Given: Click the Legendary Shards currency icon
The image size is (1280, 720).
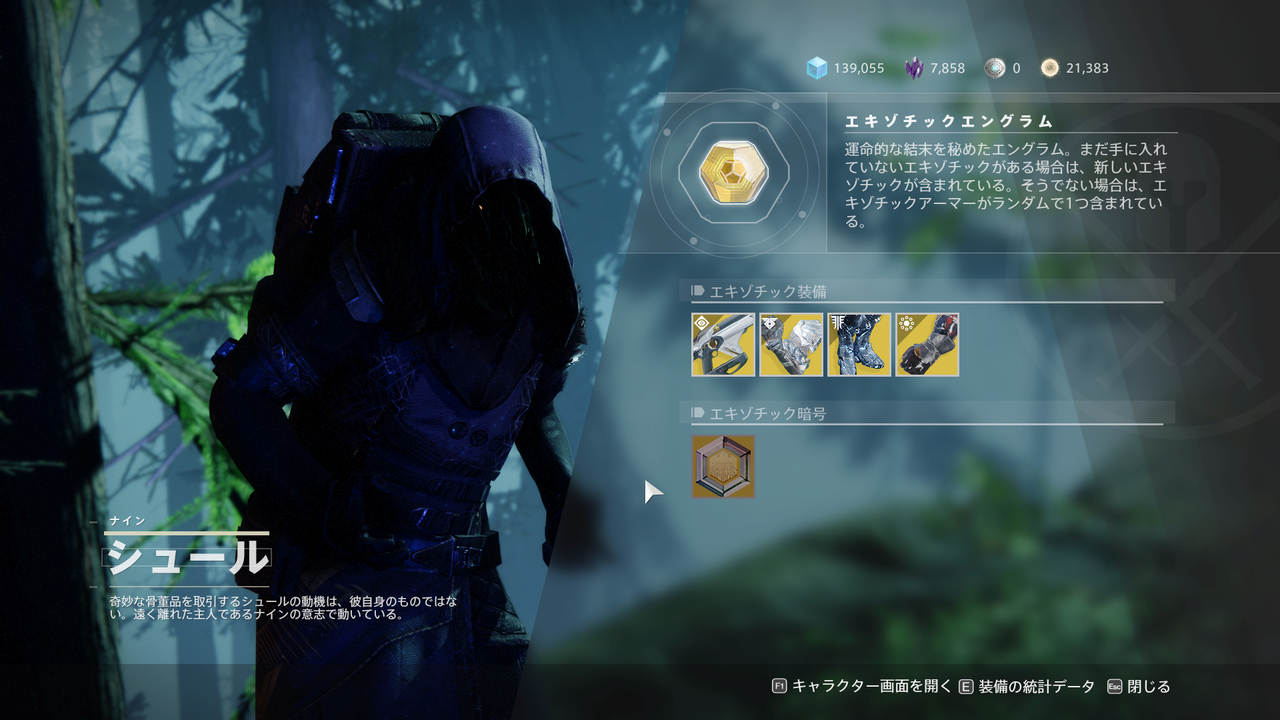Looking at the screenshot, I should point(915,68).
